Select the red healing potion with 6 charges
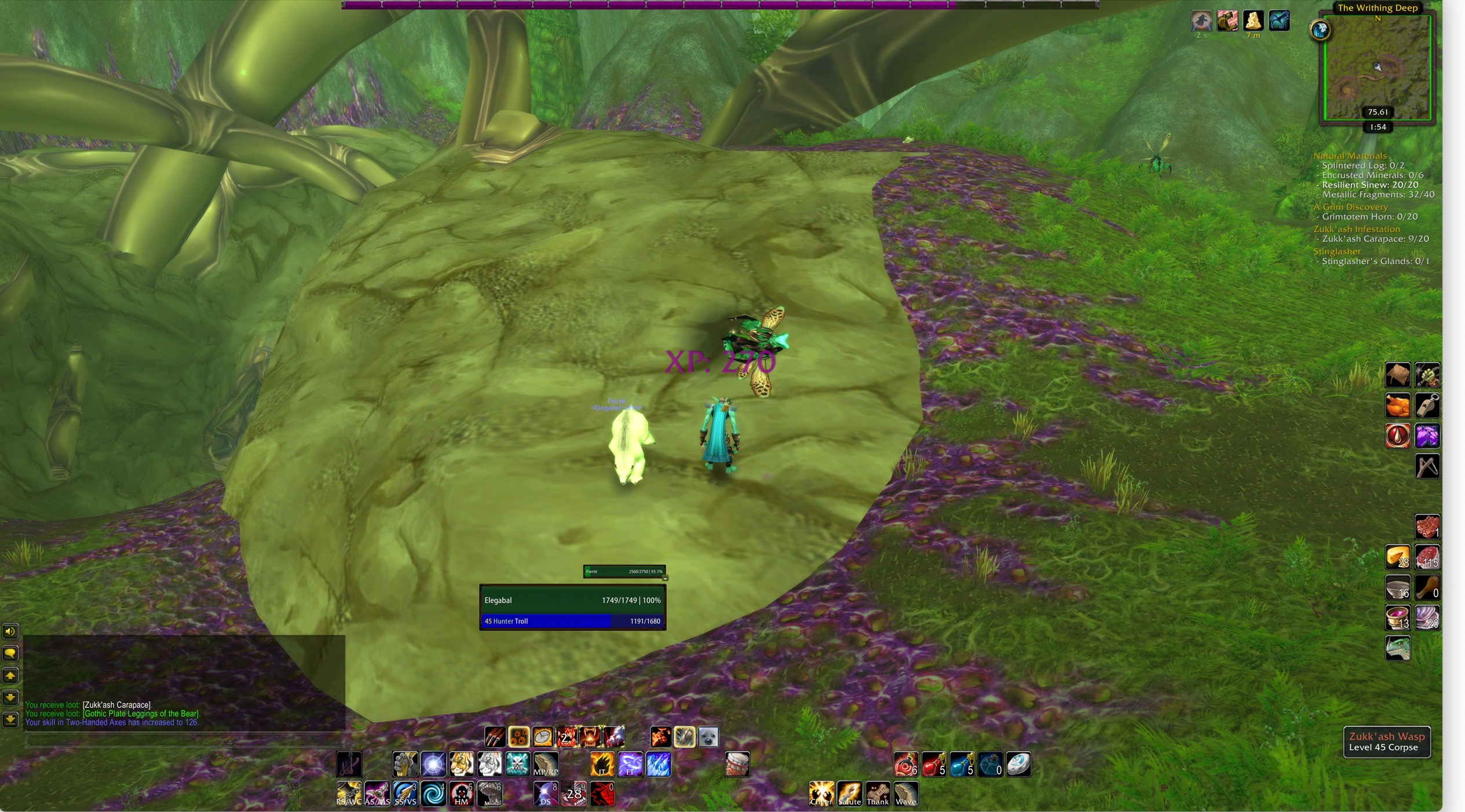The height and width of the screenshot is (812, 1465). 905,765
